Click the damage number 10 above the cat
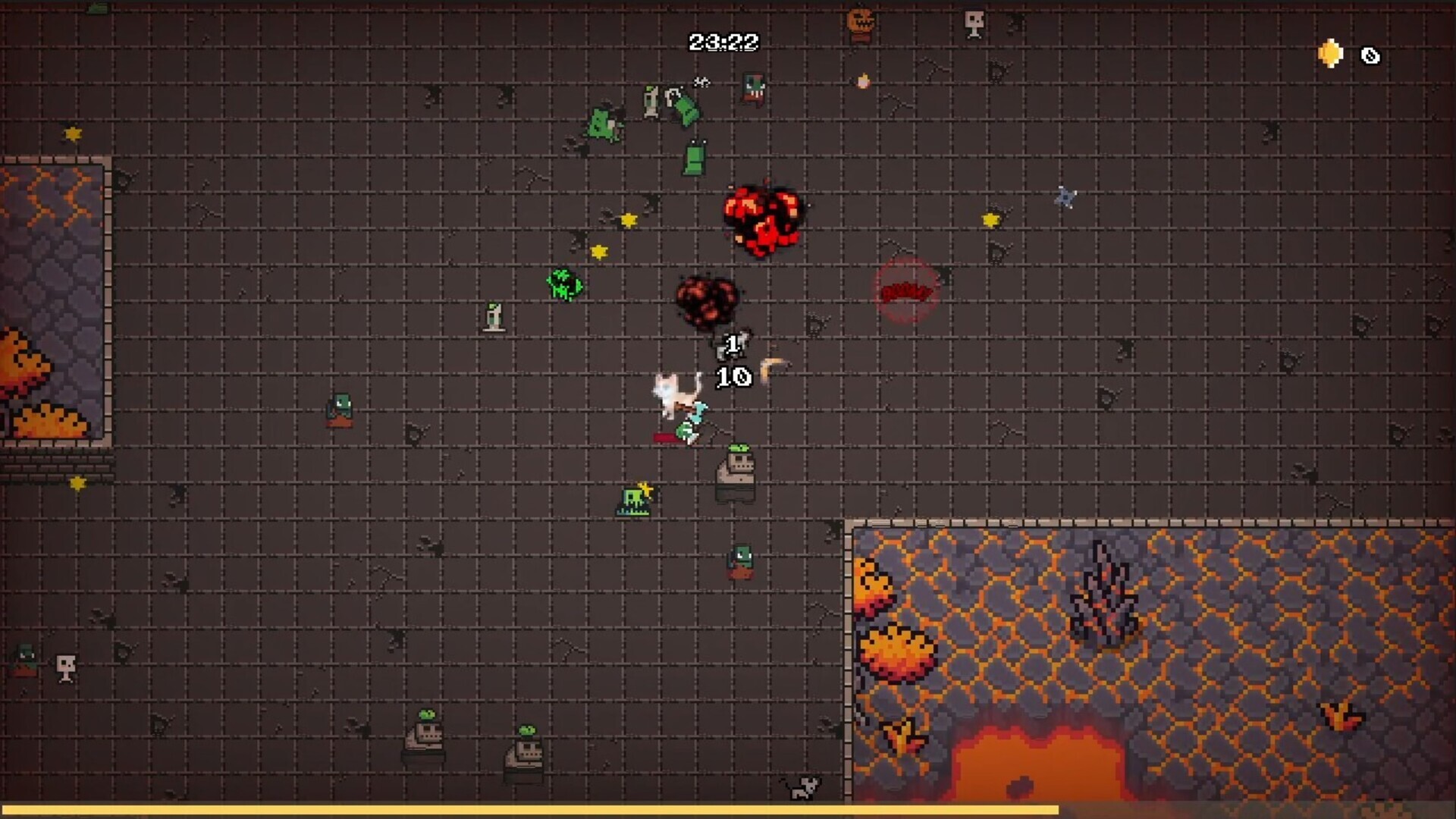 coord(732,377)
